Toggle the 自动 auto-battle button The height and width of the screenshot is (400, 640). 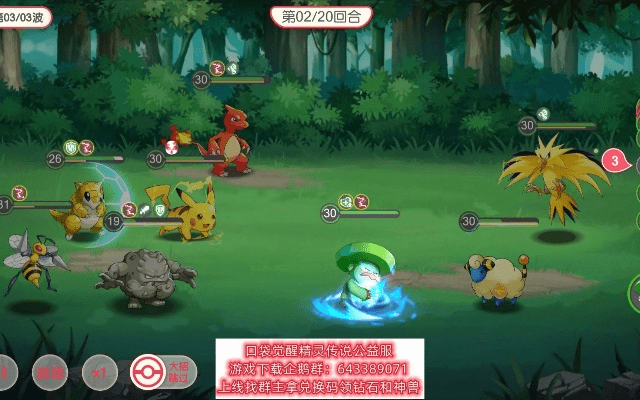tap(50, 372)
